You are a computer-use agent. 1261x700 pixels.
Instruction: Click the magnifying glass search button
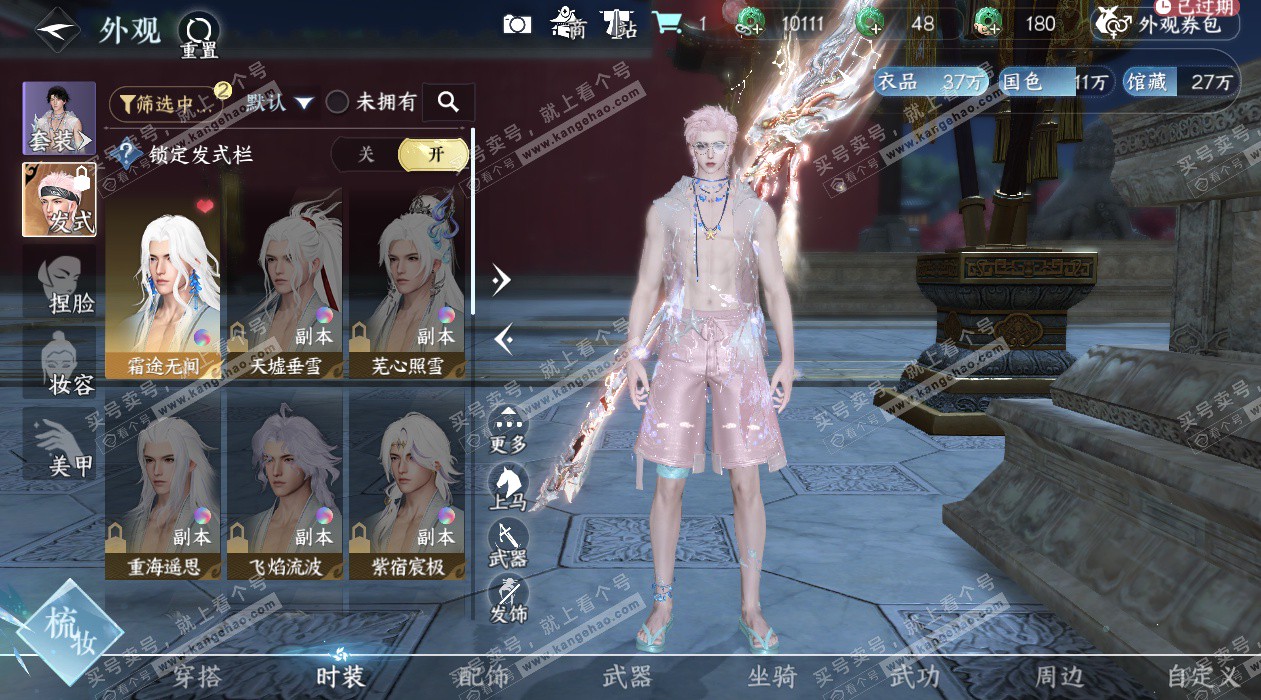coord(448,102)
